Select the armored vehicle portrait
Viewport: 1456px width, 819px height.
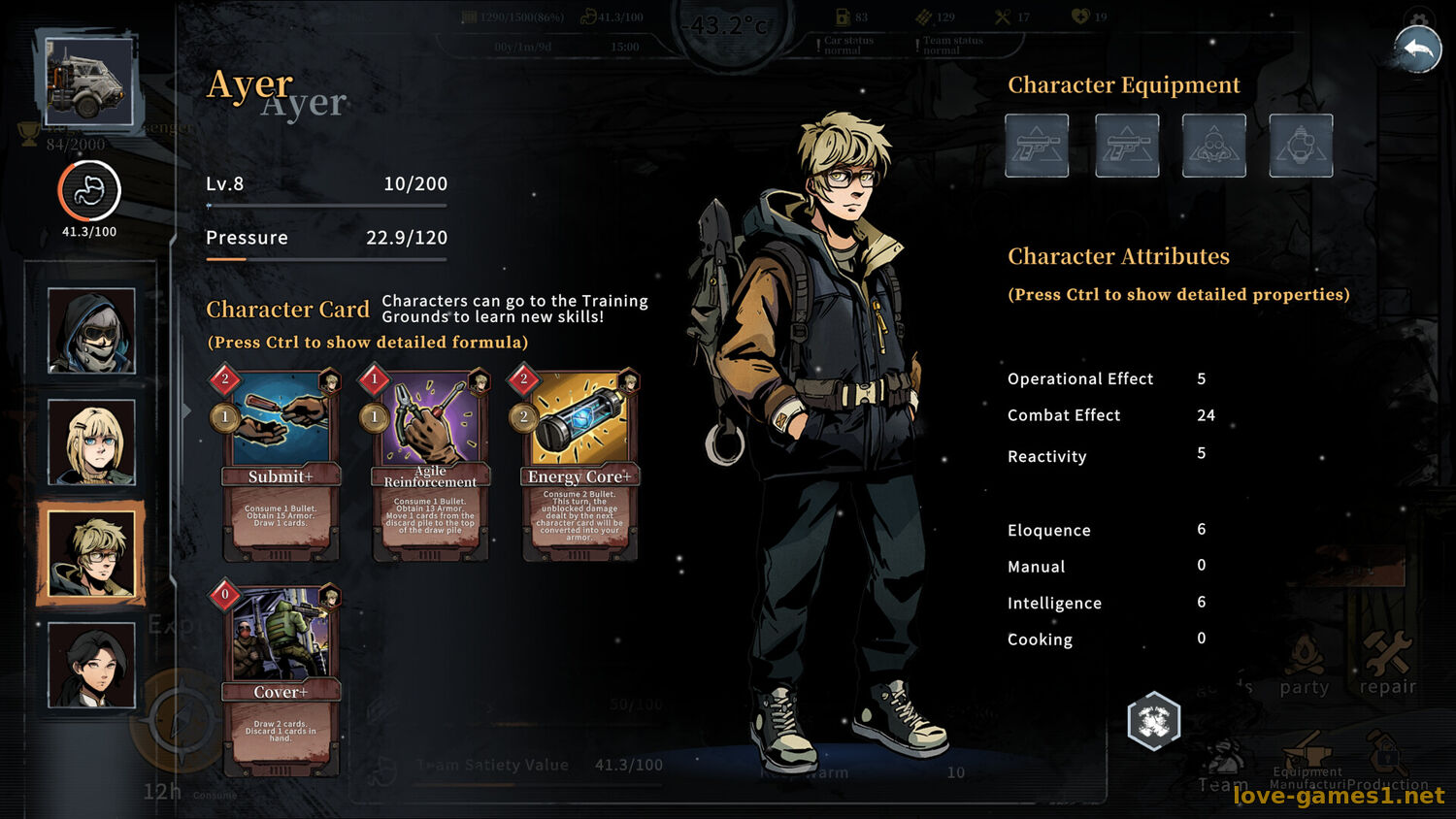tap(88, 82)
